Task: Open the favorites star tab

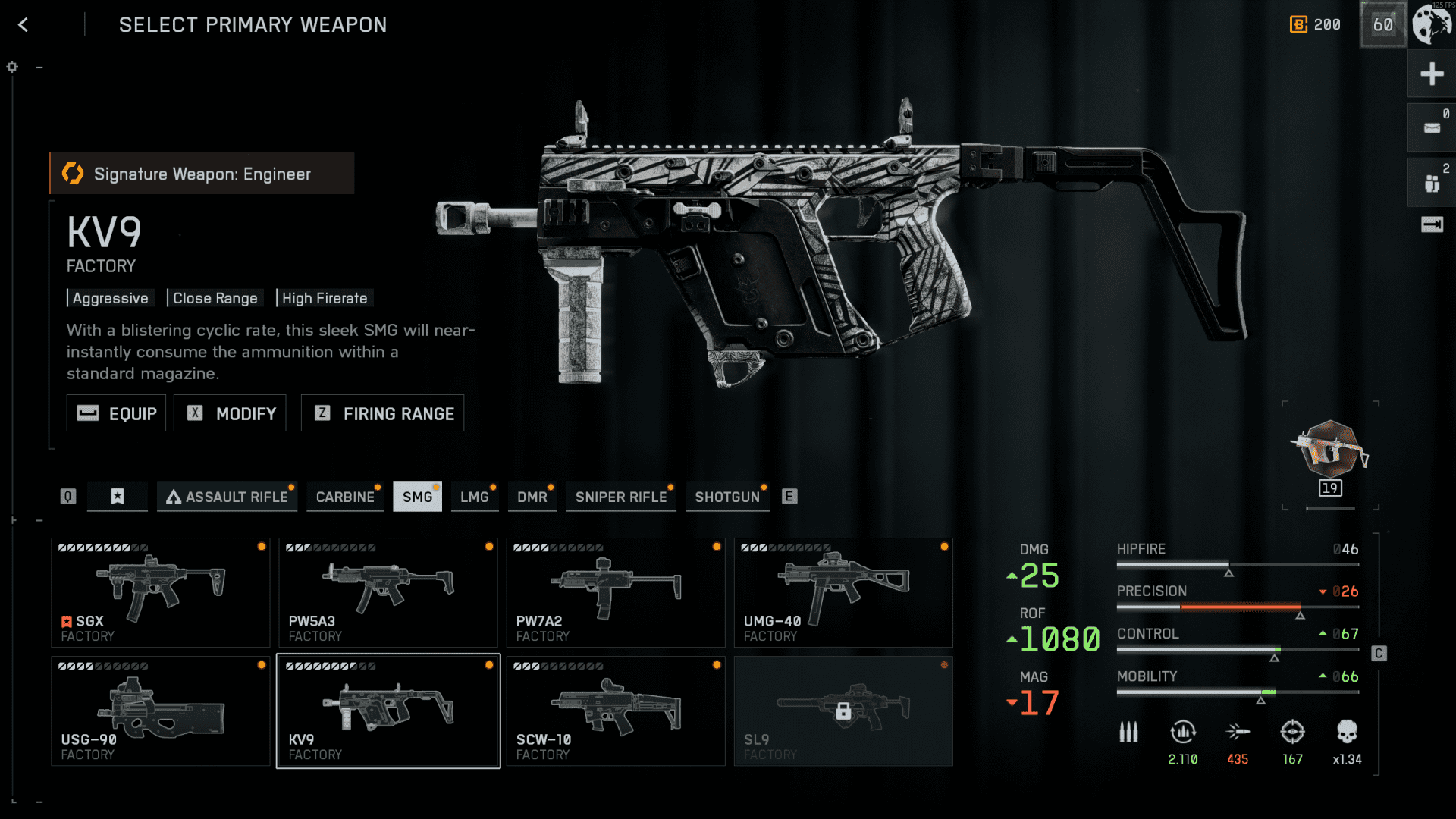Action: coord(118,497)
